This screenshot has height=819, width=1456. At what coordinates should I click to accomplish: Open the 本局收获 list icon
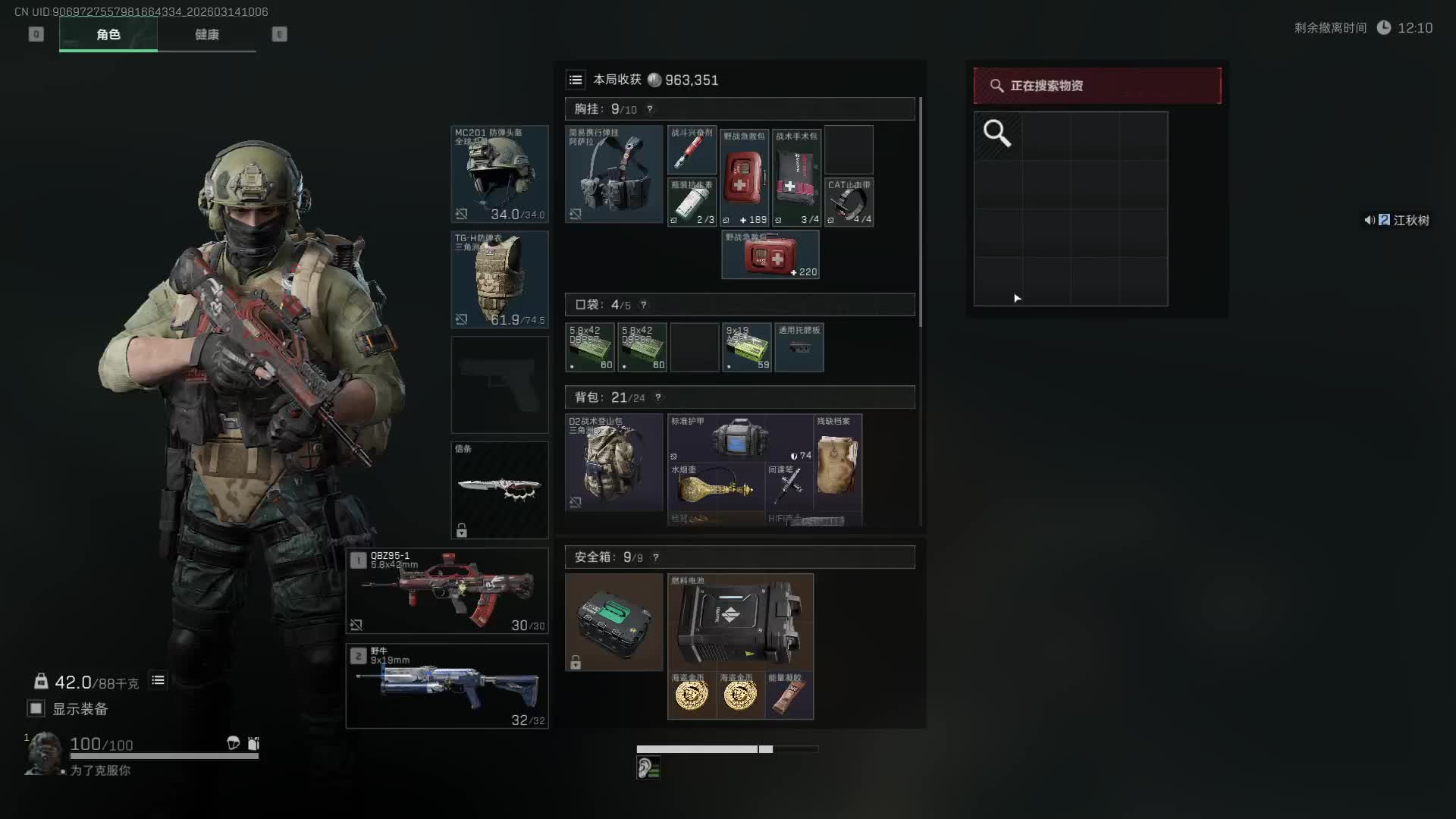[576, 80]
